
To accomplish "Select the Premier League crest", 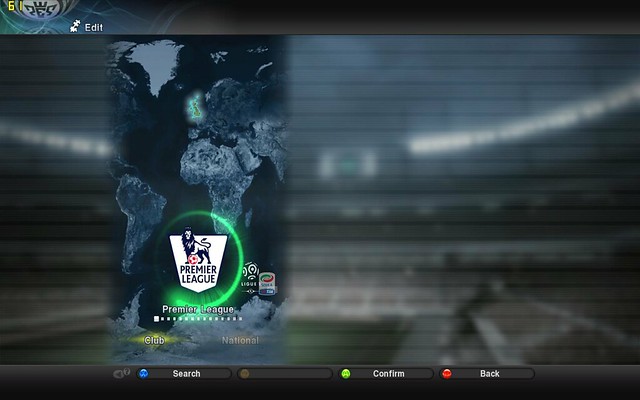I will click(x=197, y=258).
